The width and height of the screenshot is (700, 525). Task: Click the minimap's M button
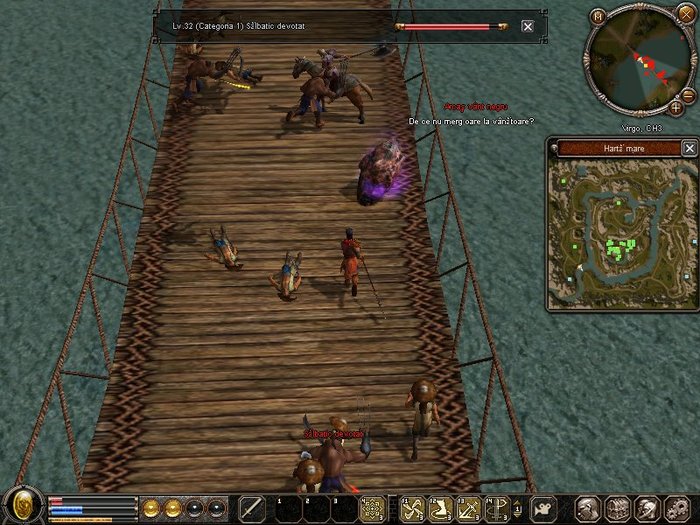(x=598, y=16)
